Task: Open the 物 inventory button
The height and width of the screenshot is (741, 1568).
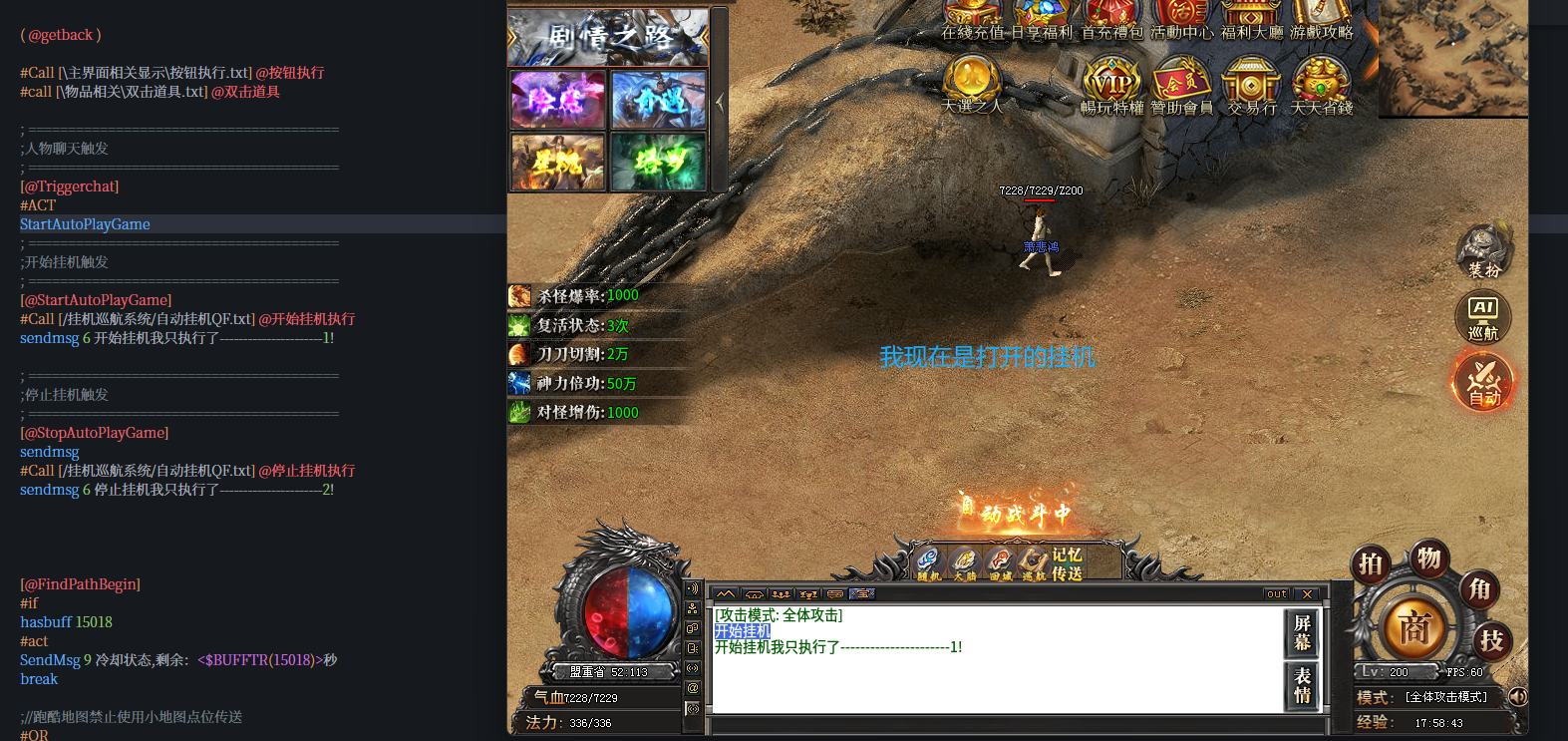Action: coord(1429,558)
